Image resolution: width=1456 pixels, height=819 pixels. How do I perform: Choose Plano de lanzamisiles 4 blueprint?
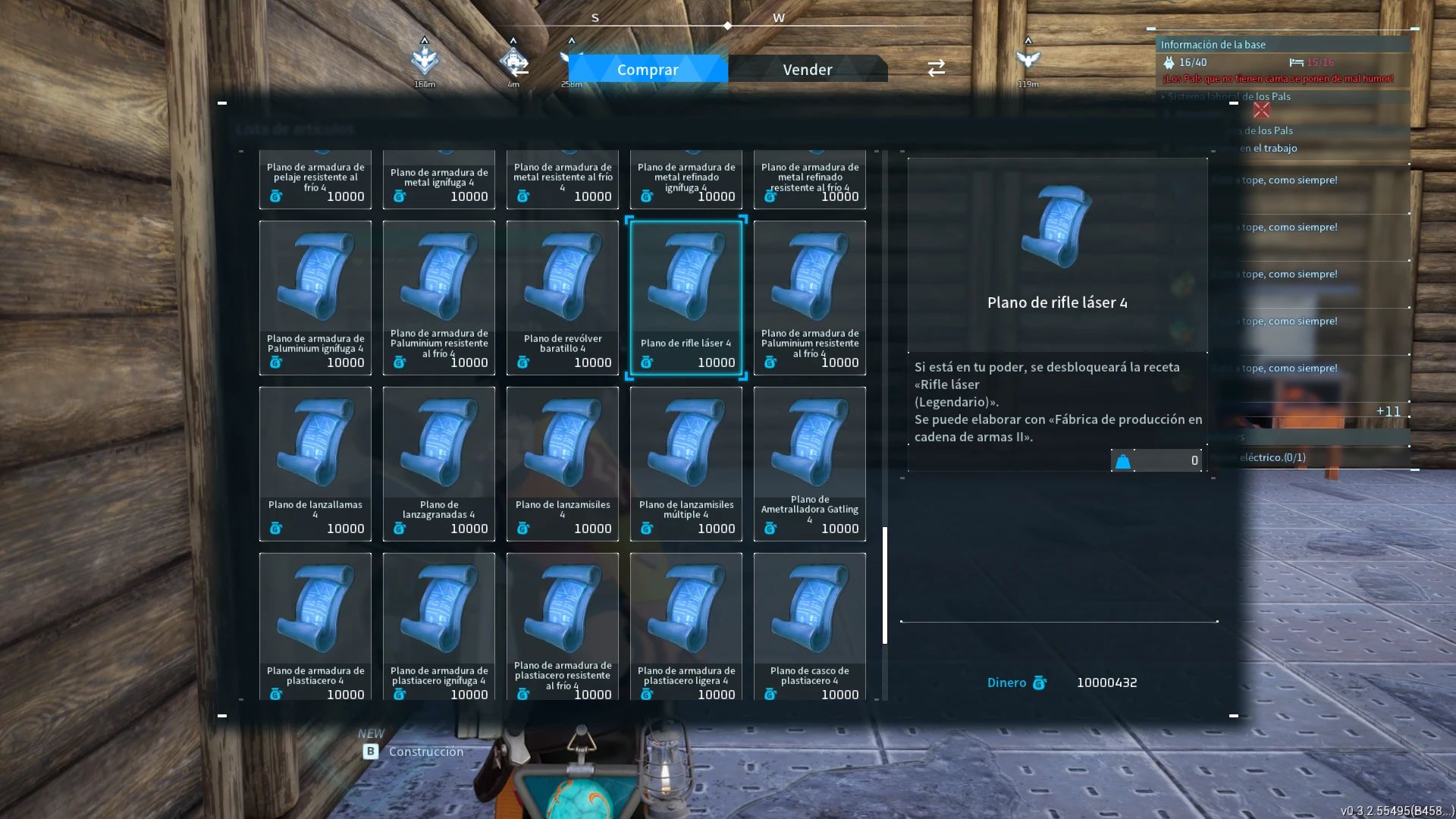tap(563, 463)
